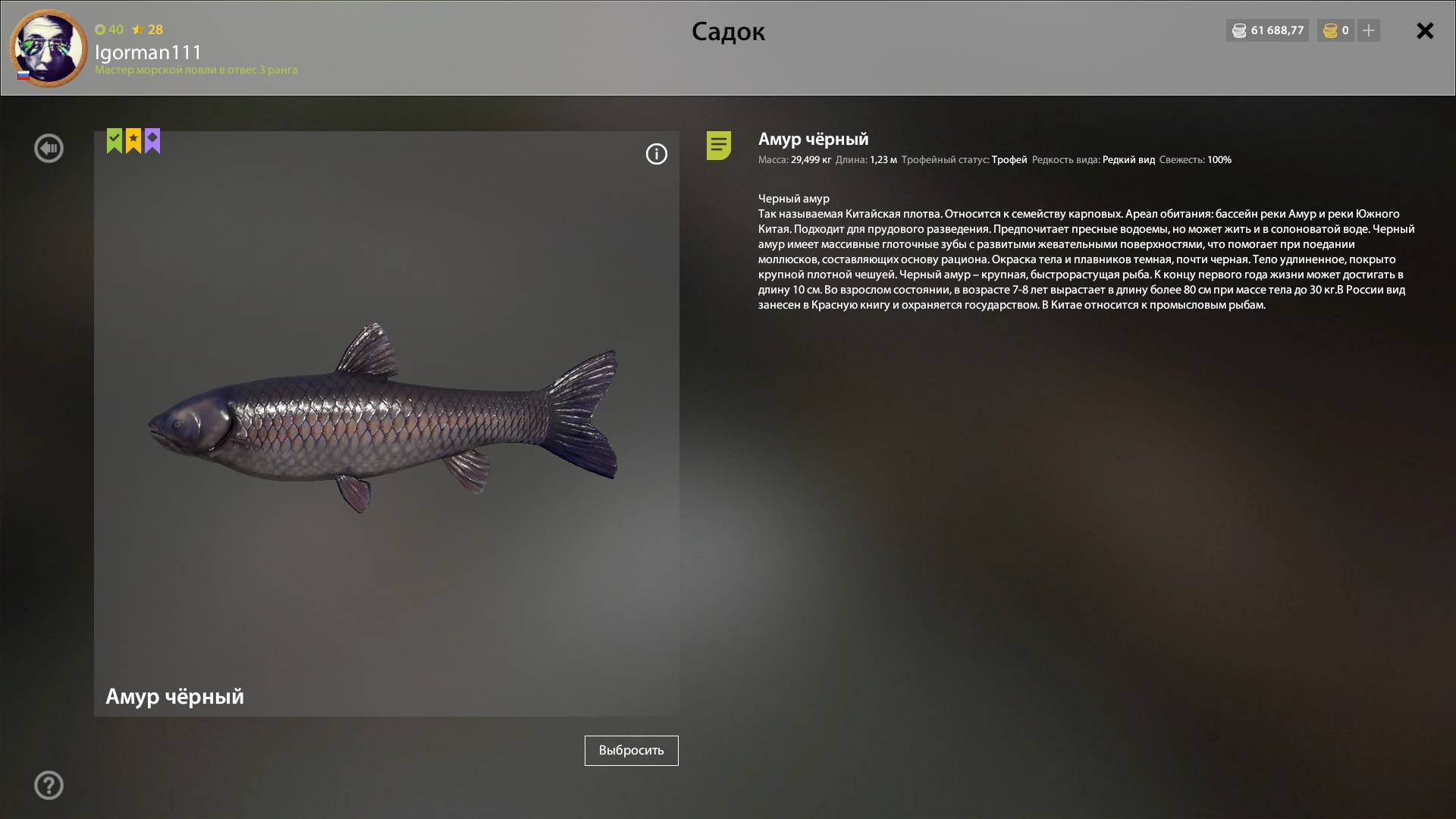Go back with the round arrow button

pyautogui.click(x=49, y=149)
